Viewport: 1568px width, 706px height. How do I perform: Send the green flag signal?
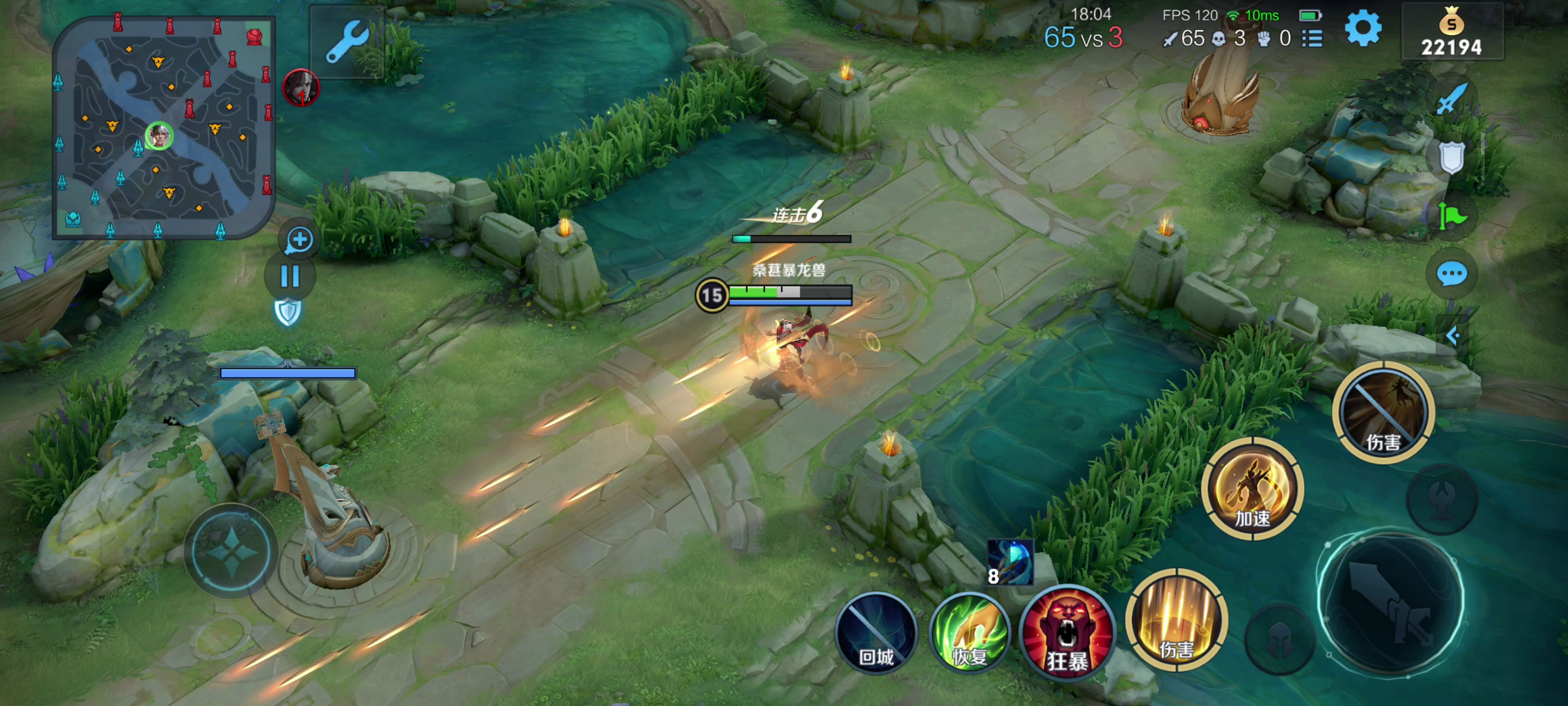1451,216
